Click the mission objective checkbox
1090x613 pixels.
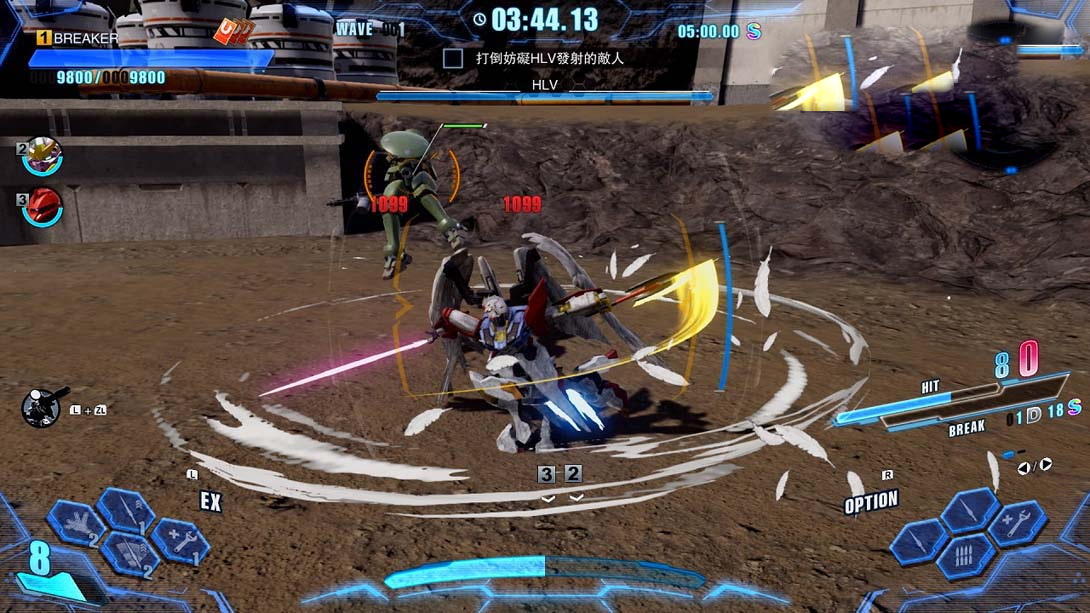click(453, 58)
